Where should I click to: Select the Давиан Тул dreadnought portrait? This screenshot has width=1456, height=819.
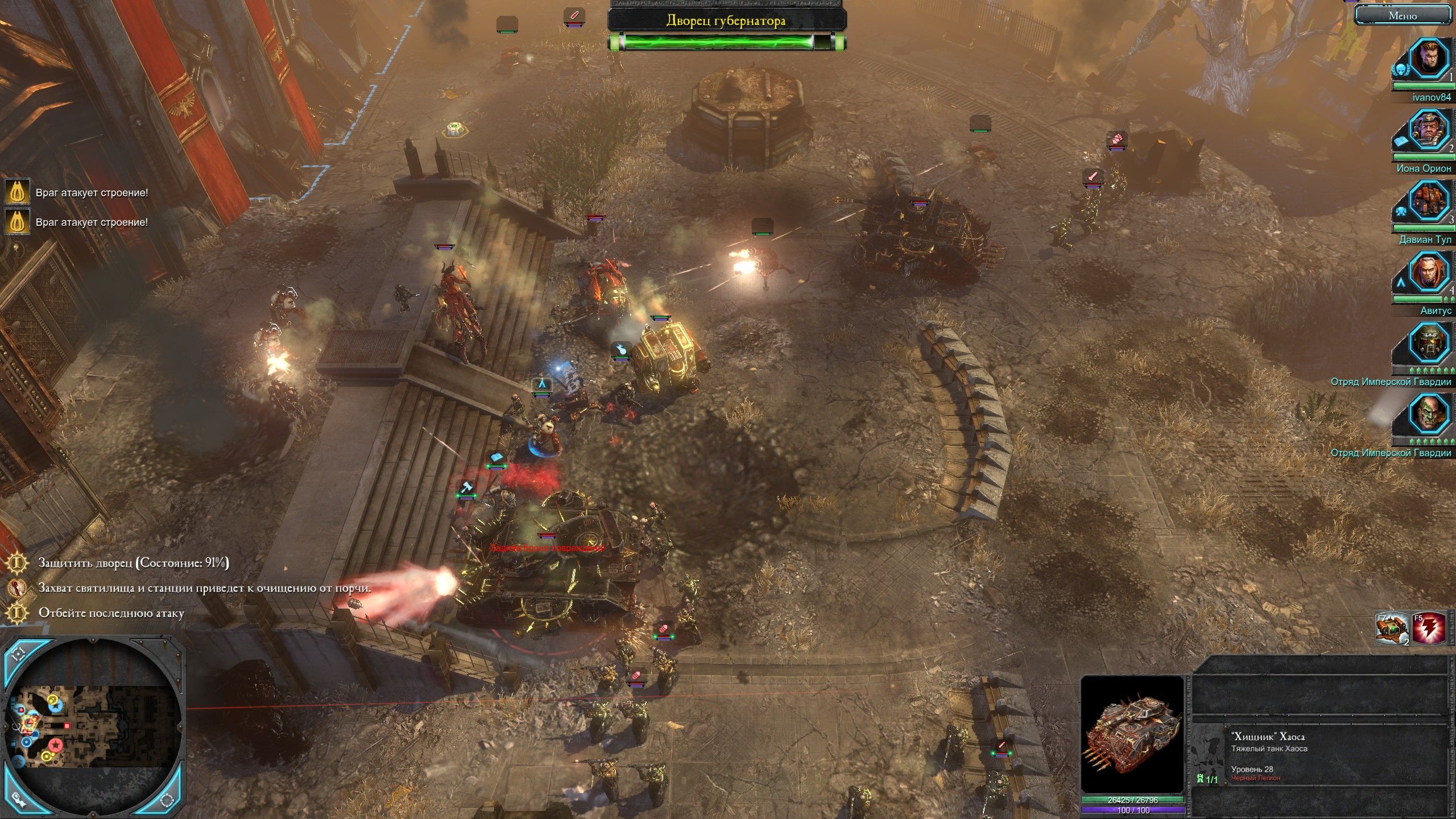tap(1428, 202)
